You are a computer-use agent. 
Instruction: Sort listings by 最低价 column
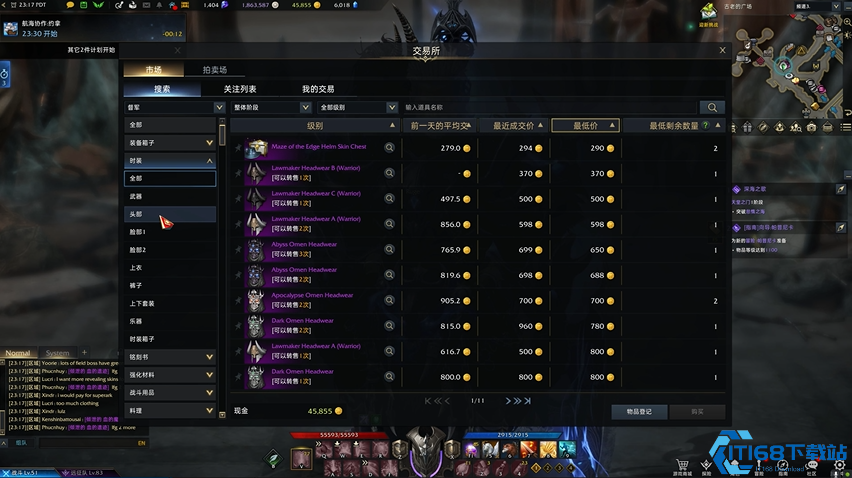tap(585, 126)
